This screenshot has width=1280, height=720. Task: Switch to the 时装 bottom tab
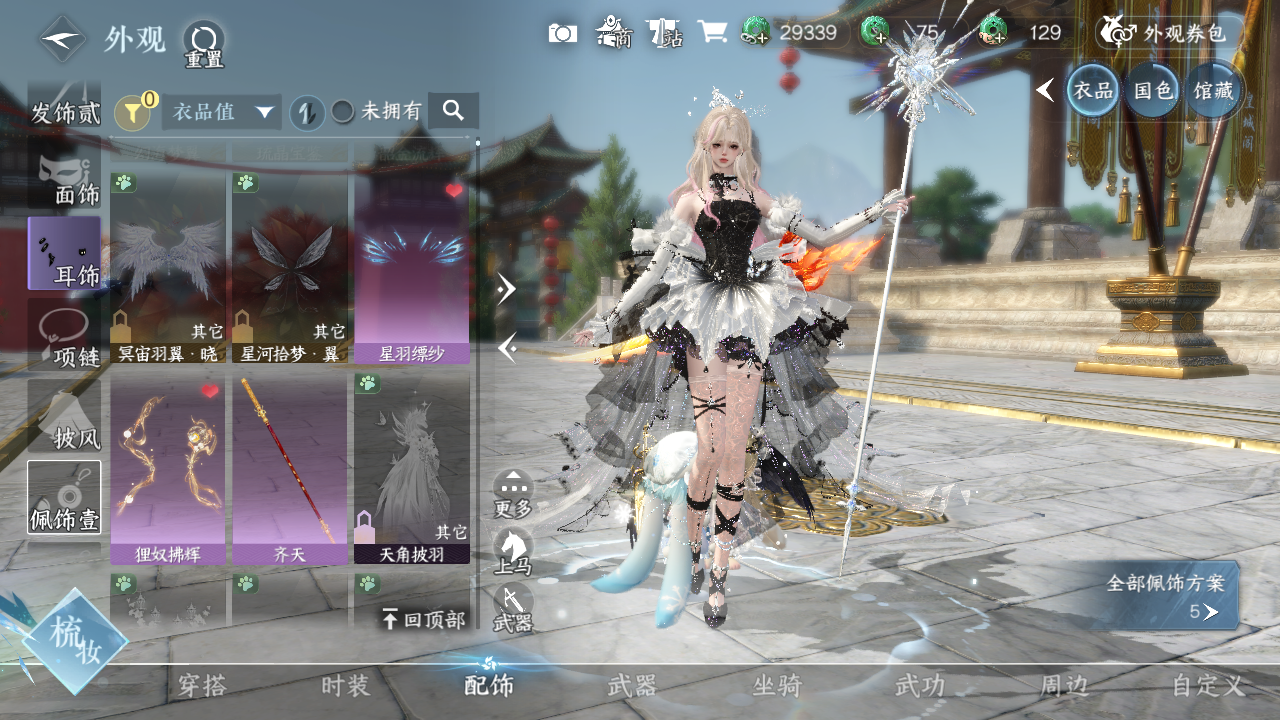(x=345, y=686)
